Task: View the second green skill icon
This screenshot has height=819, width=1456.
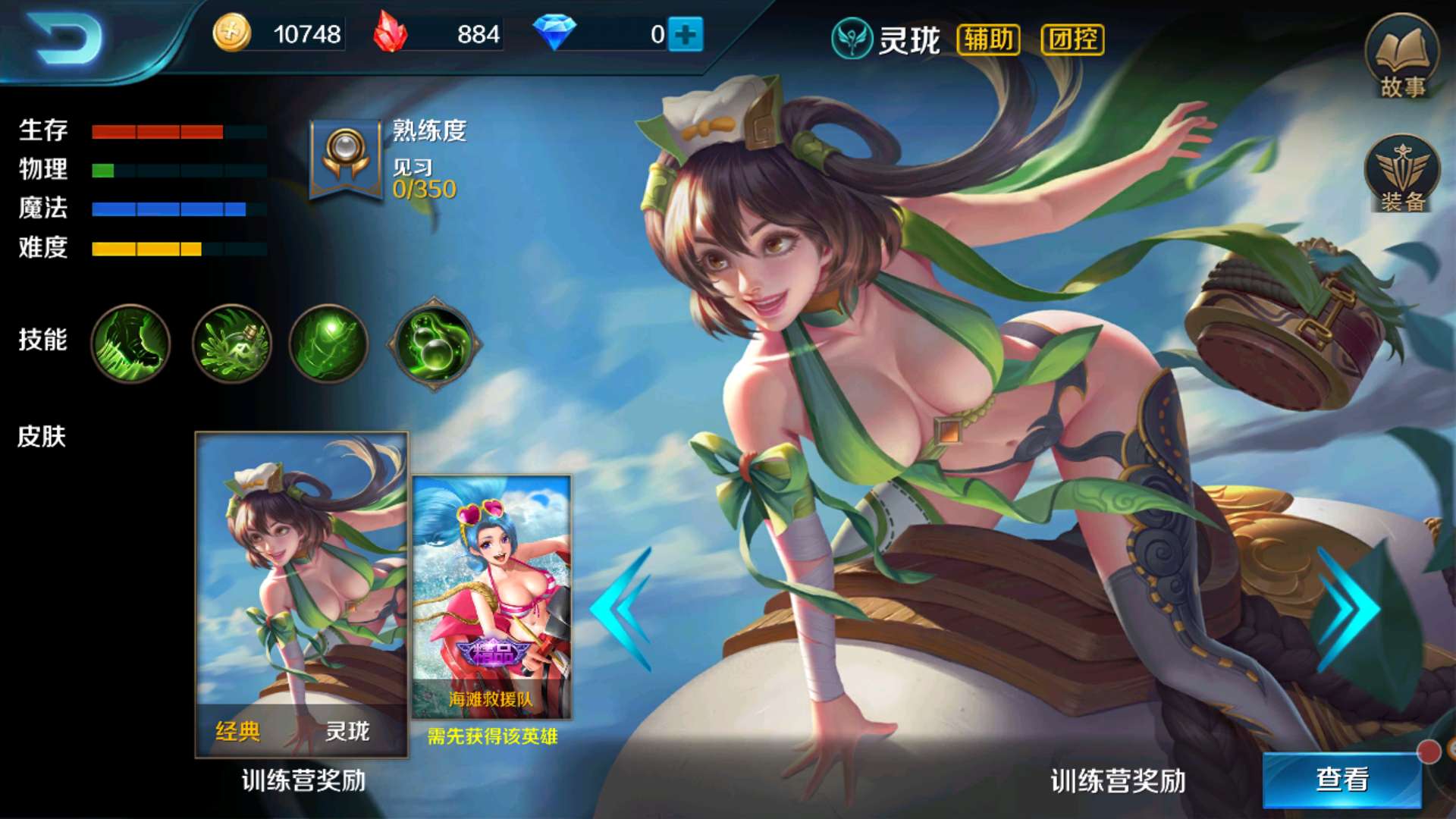Action: [x=231, y=344]
